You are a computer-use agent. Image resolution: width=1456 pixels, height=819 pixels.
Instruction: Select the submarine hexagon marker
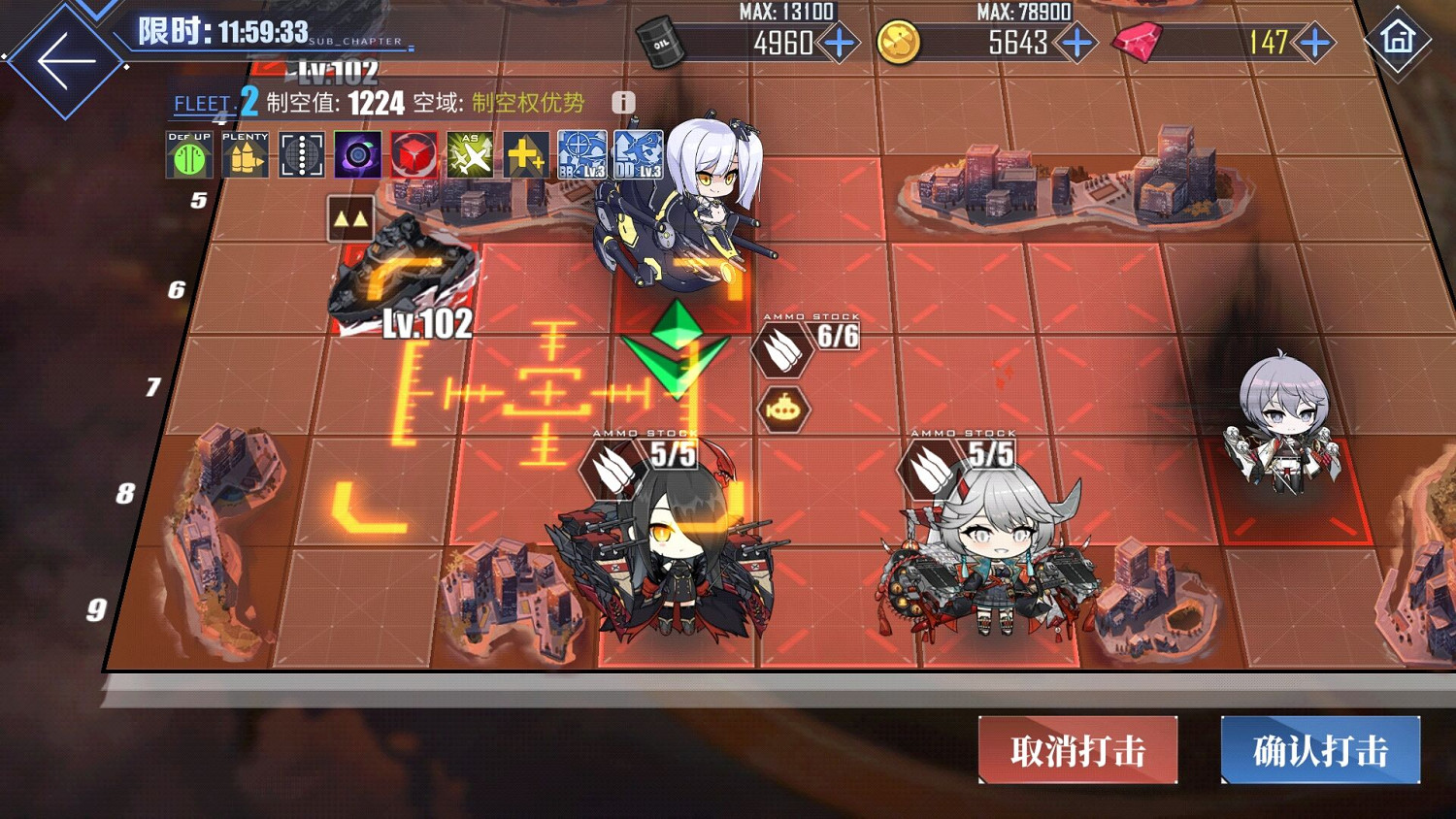(782, 408)
